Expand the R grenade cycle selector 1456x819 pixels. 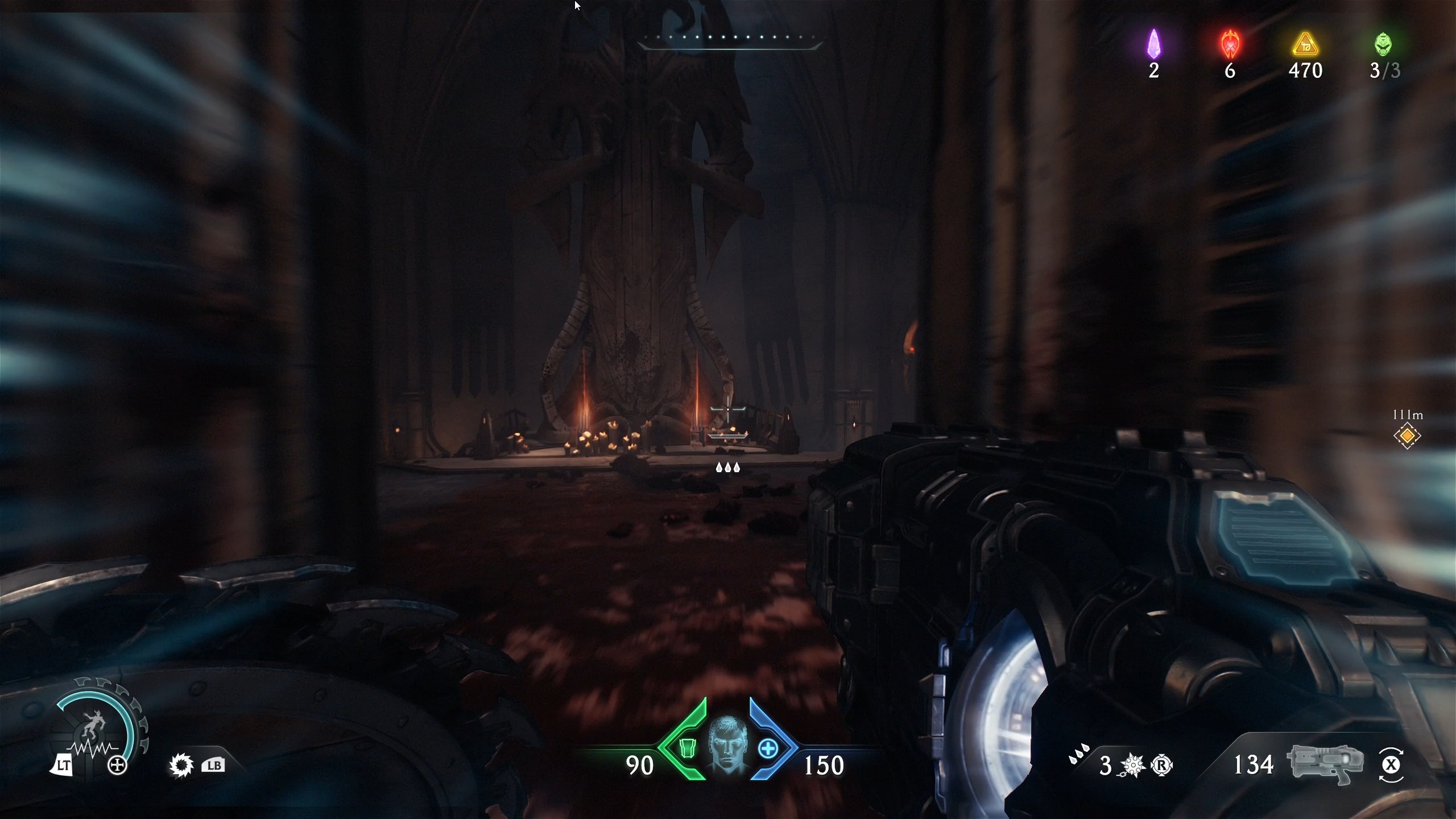pyautogui.click(x=1162, y=765)
